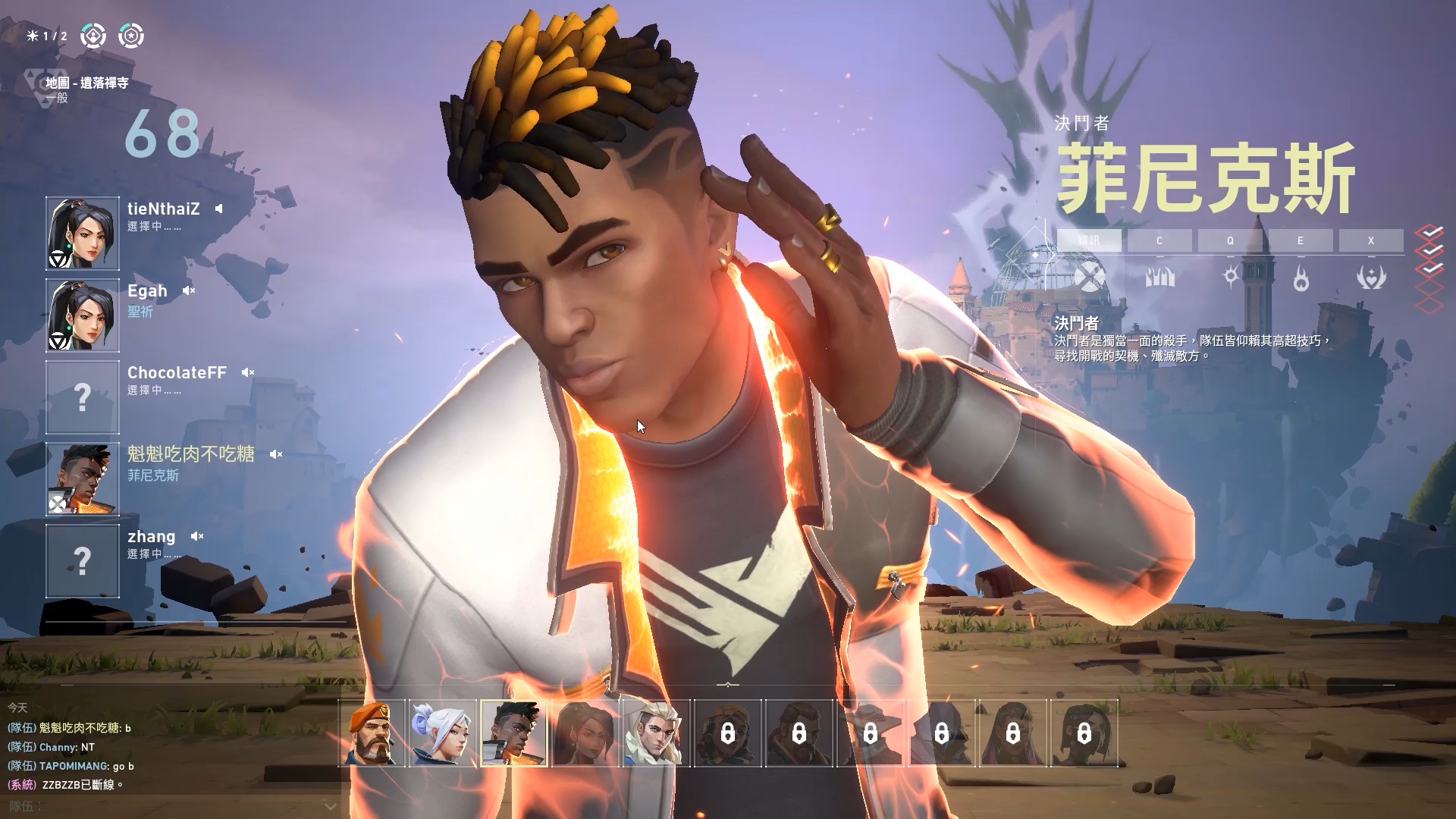View the E ability tab

point(1300,240)
